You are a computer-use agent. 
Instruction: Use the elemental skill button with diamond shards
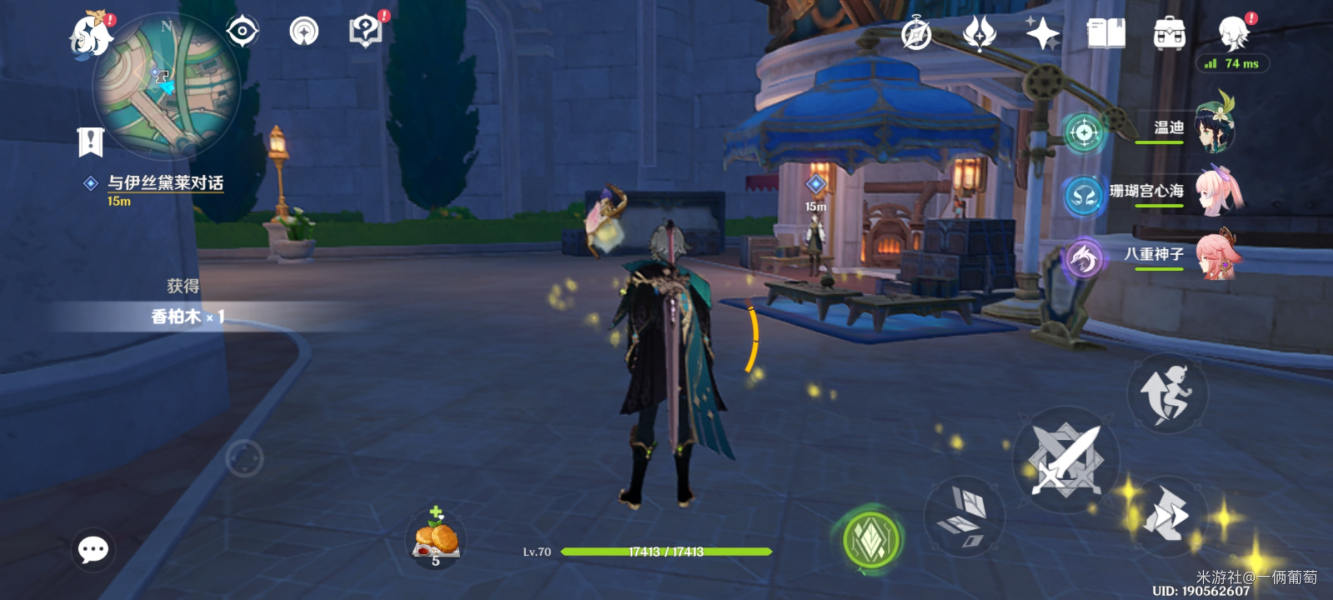(x=962, y=514)
